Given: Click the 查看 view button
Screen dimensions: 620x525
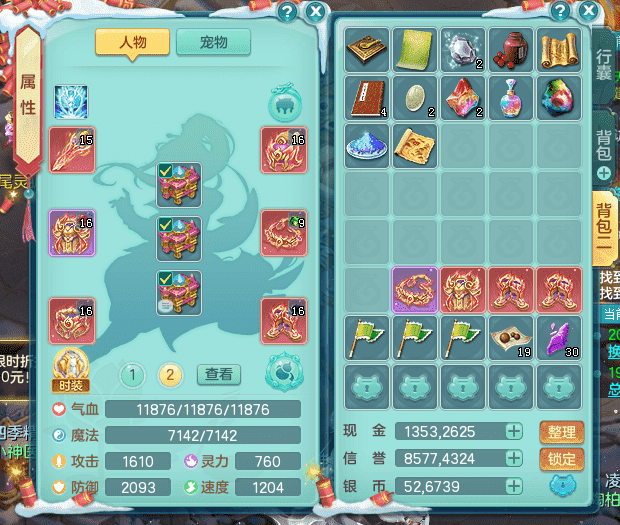Looking at the screenshot, I should pos(218,375).
